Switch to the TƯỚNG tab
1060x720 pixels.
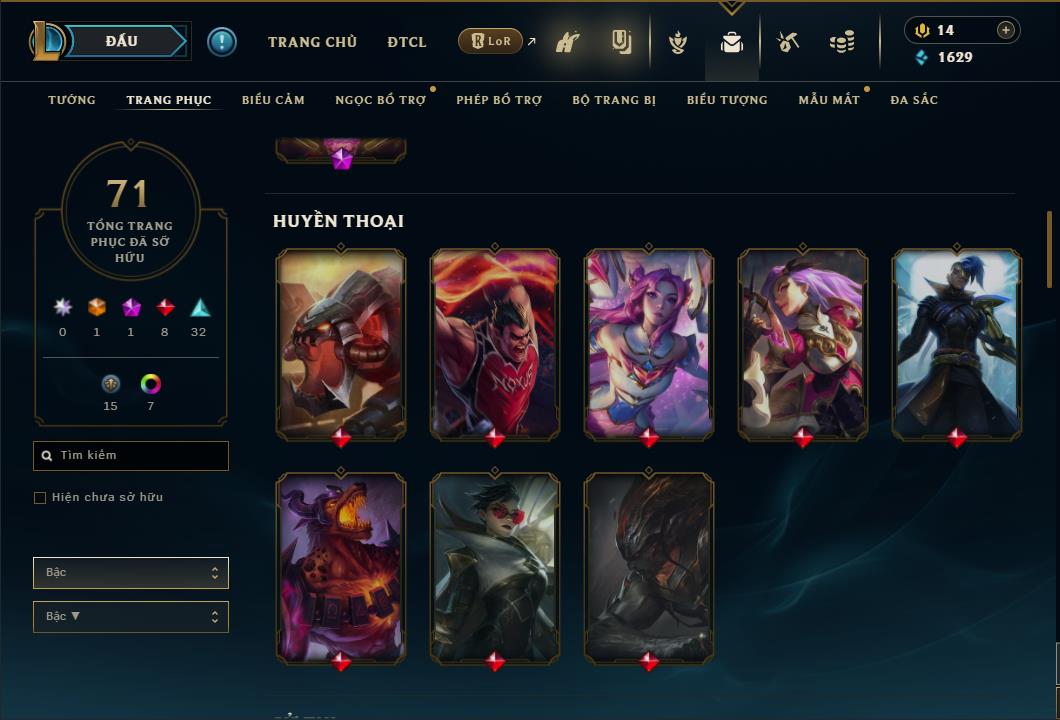pos(72,100)
